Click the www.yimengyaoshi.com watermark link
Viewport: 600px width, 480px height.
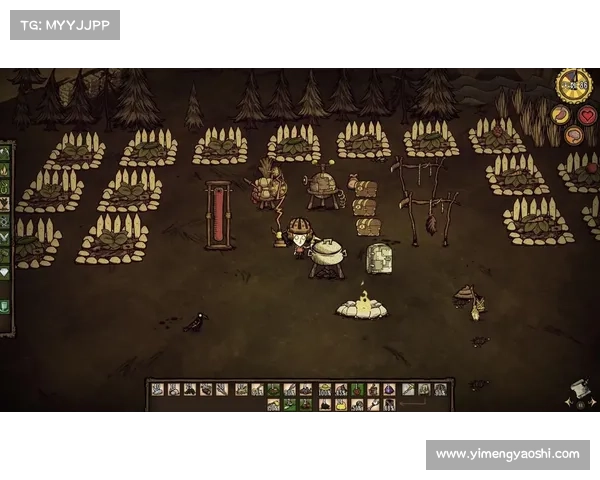coord(508,454)
